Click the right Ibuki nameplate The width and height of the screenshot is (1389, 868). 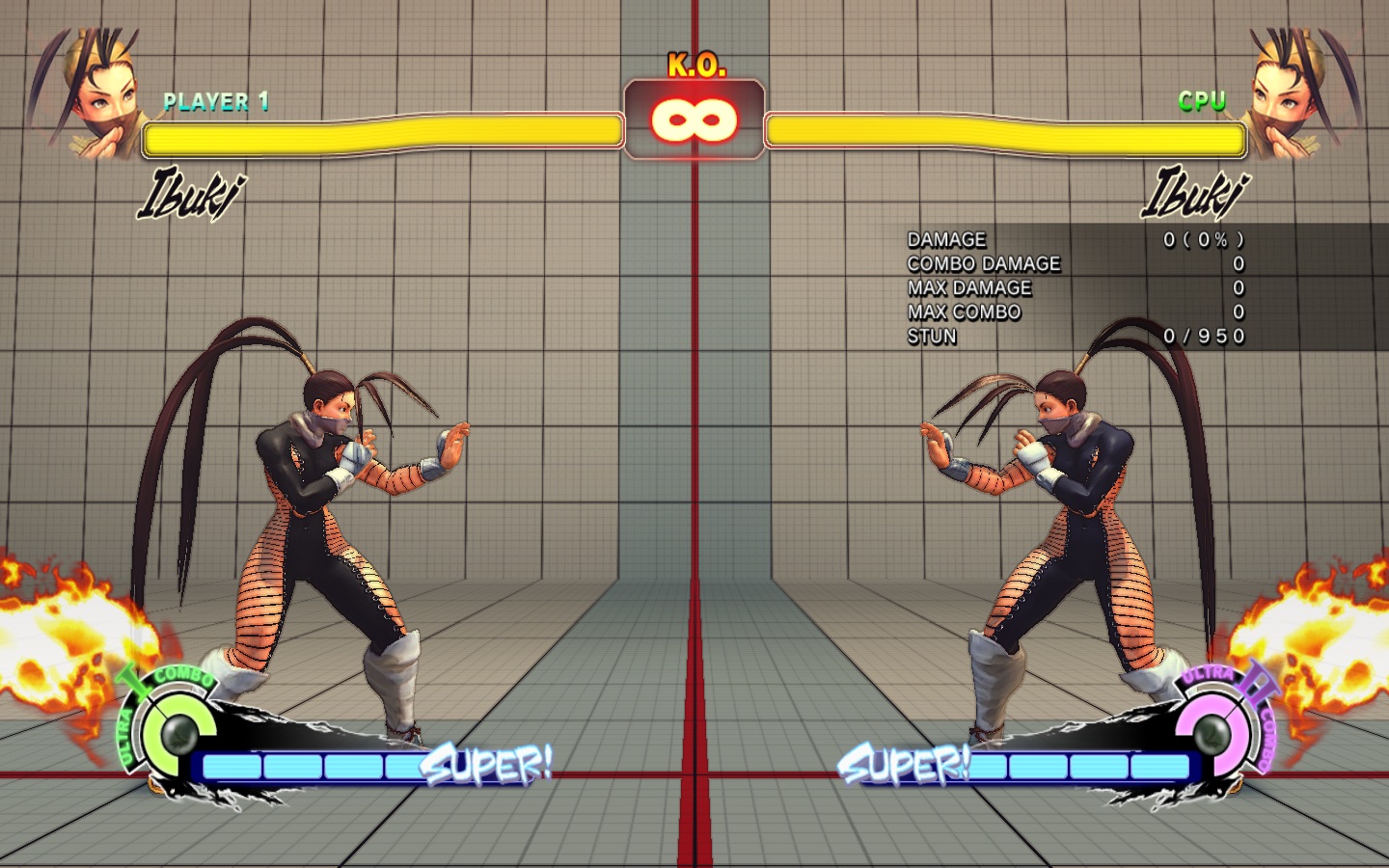[1196, 196]
